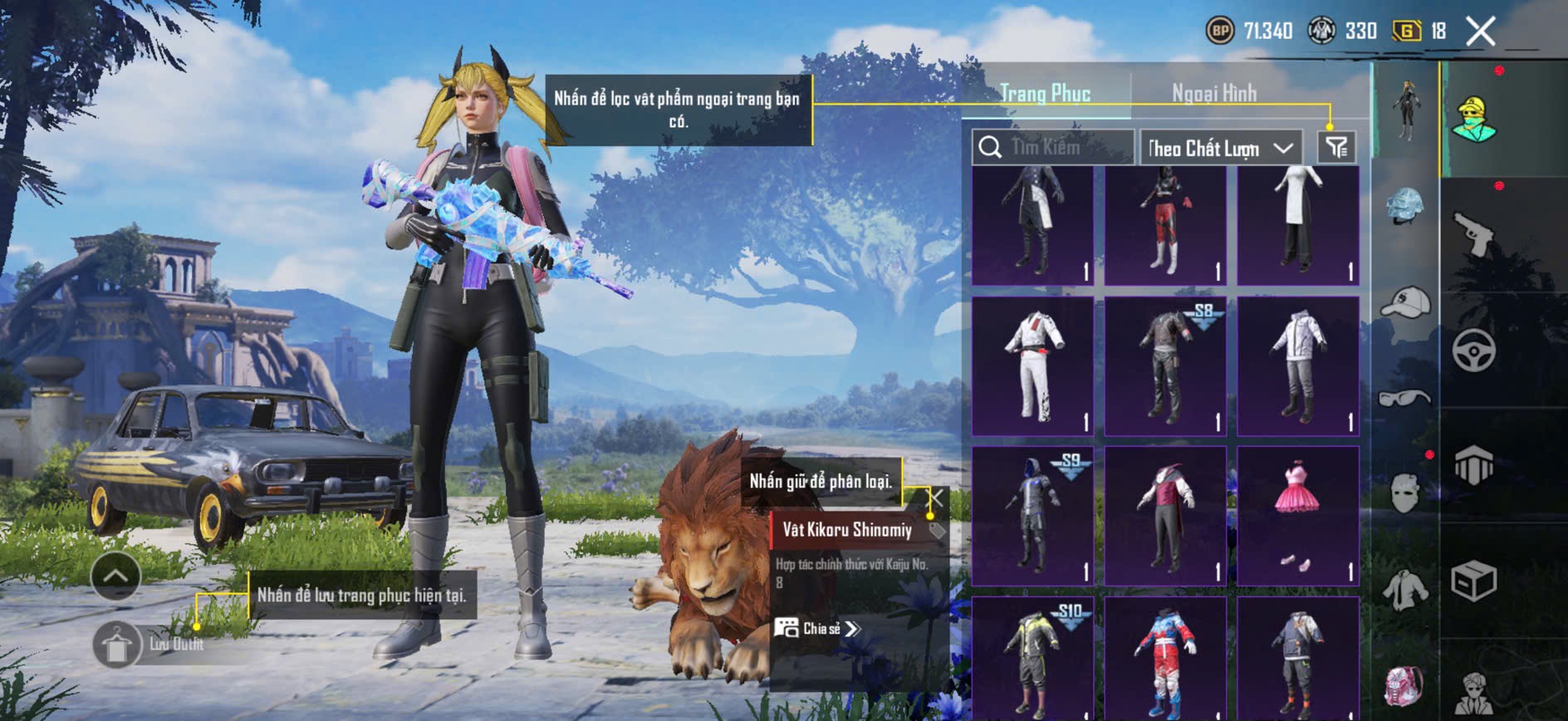Click the Tìm Kiếm search field
The image size is (1568, 721).
1053,148
